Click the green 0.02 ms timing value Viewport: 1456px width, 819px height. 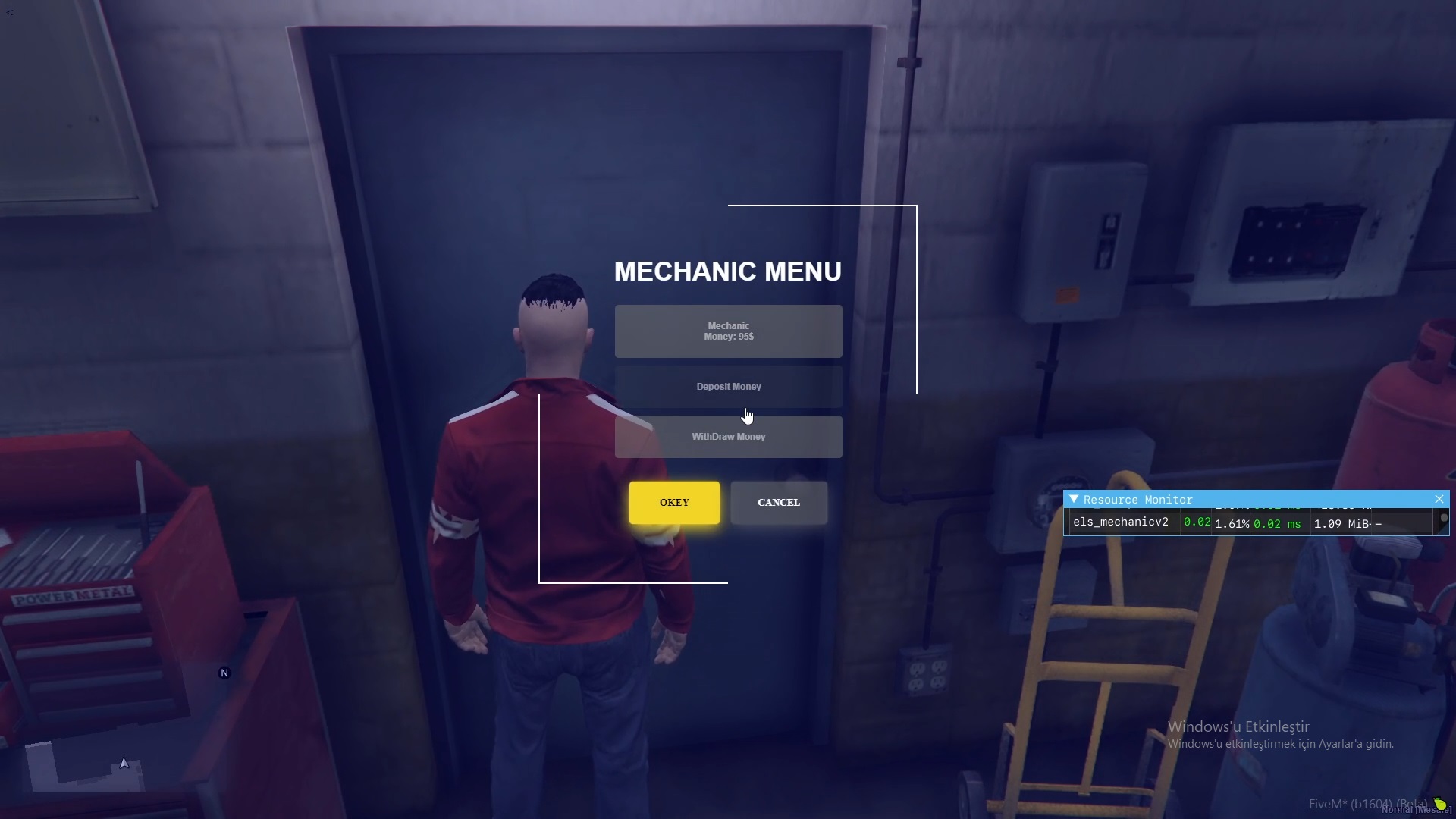pyautogui.click(x=1277, y=523)
